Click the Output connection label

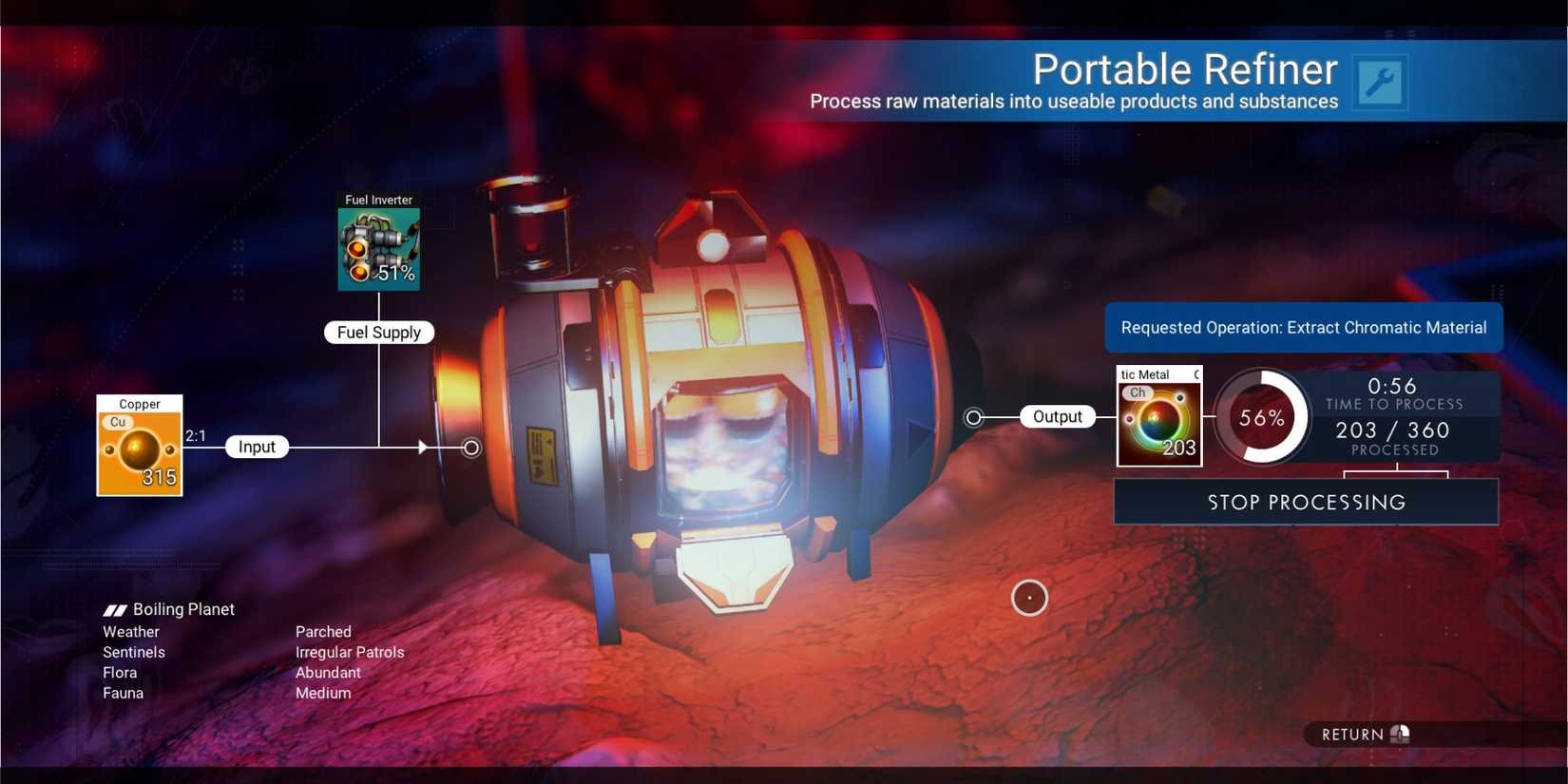tap(1057, 416)
